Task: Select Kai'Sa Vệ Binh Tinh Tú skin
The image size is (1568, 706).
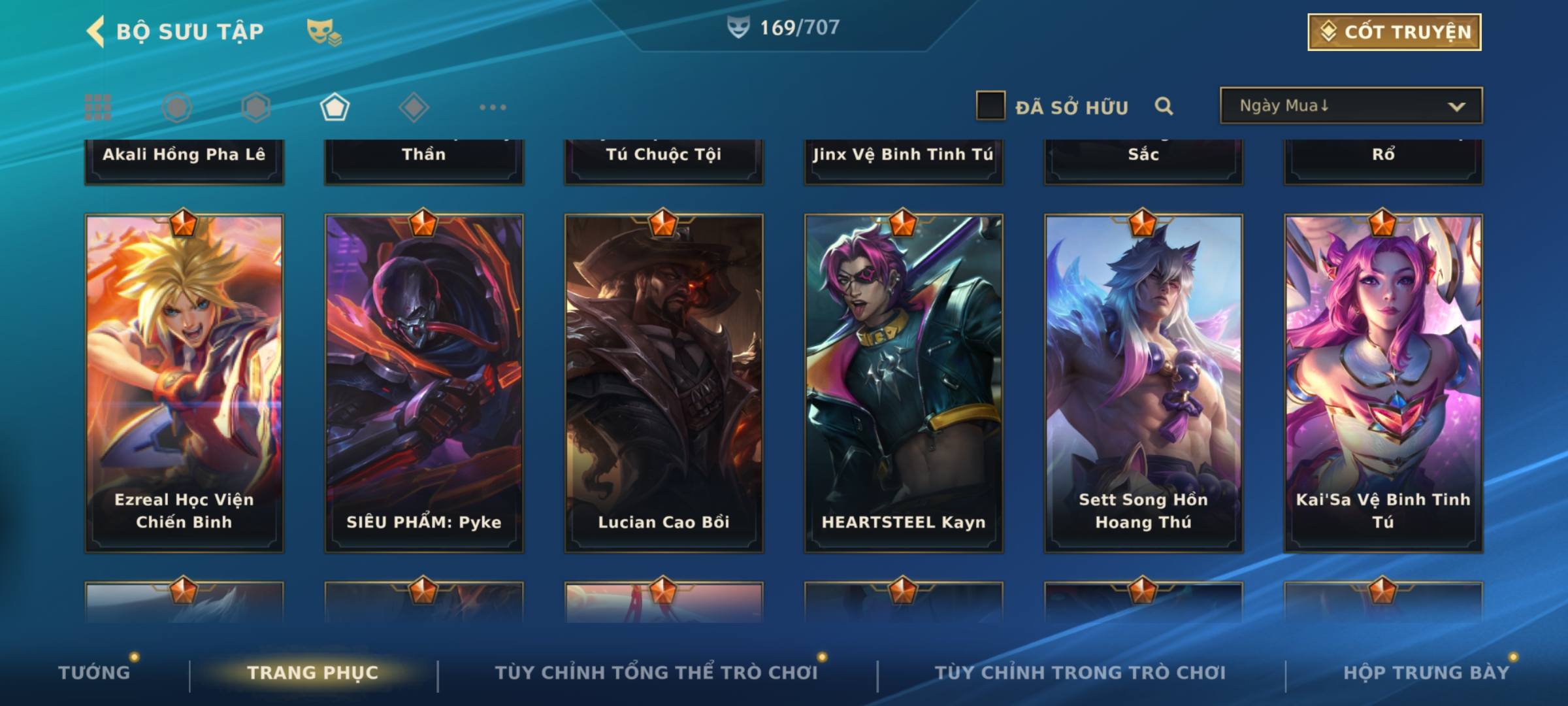Action: pos(1383,383)
